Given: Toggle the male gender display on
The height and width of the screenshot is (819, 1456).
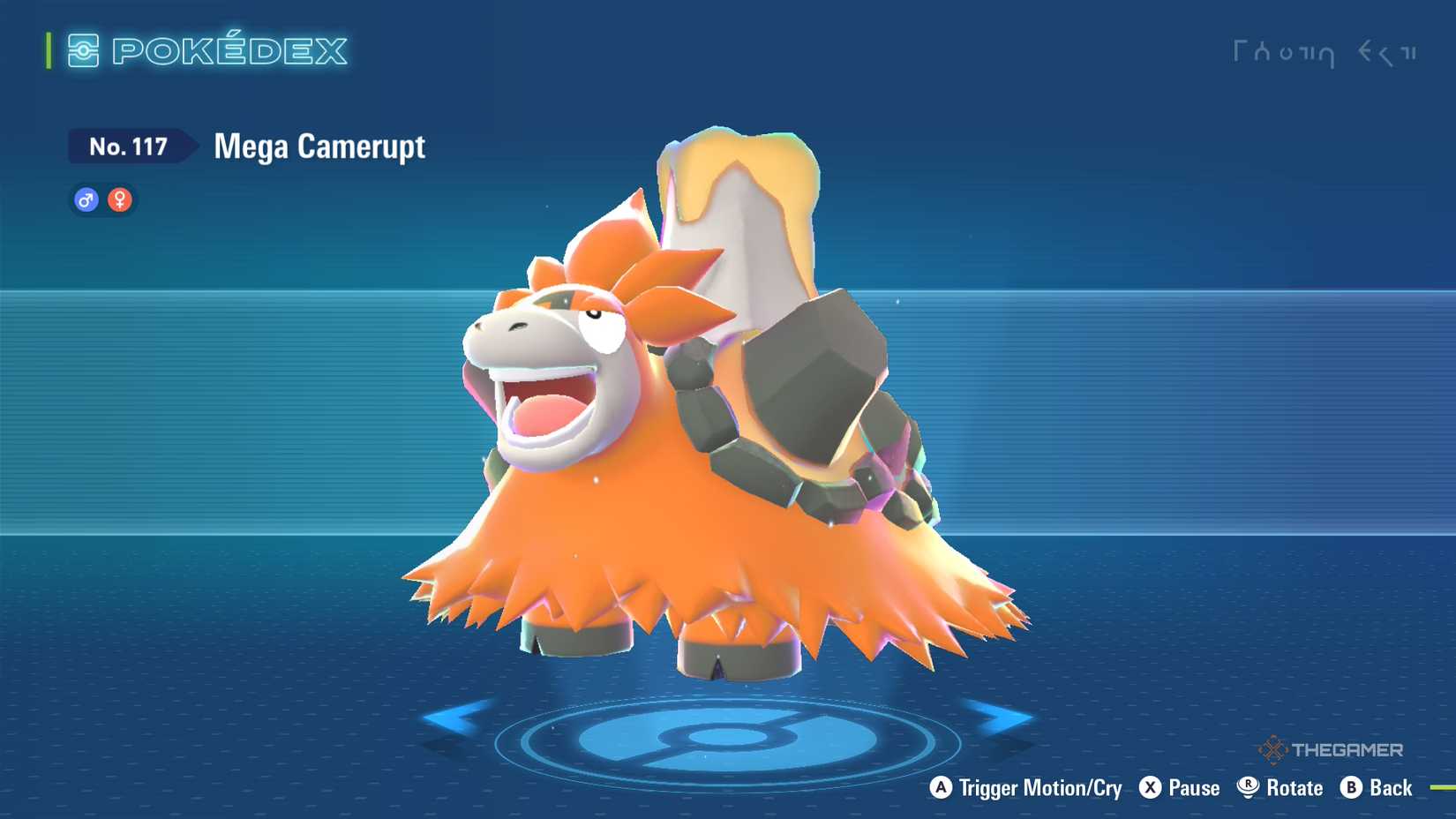Looking at the screenshot, I should click(85, 199).
